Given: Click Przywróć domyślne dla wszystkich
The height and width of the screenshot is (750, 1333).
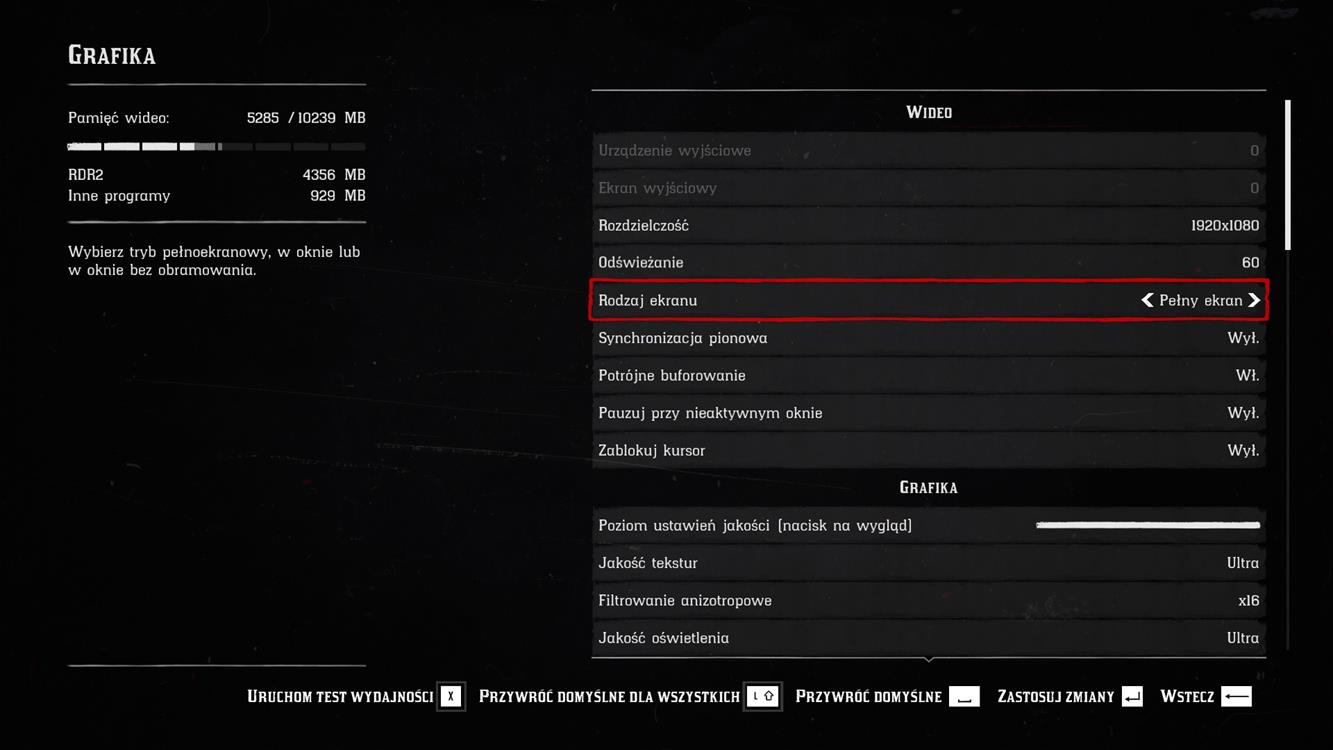Looking at the screenshot, I should [629, 697].
